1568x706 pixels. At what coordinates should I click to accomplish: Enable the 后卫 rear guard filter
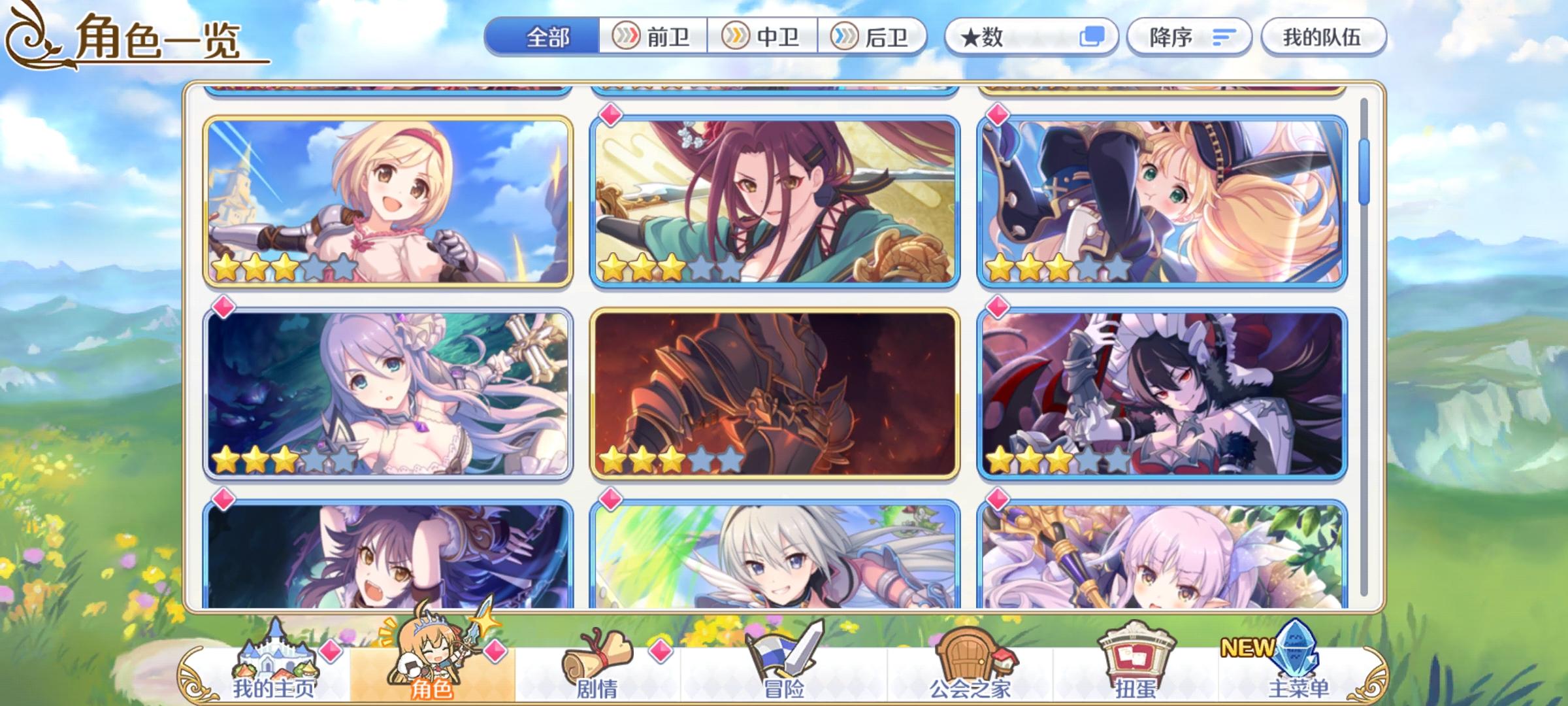(x=874, y=37)
